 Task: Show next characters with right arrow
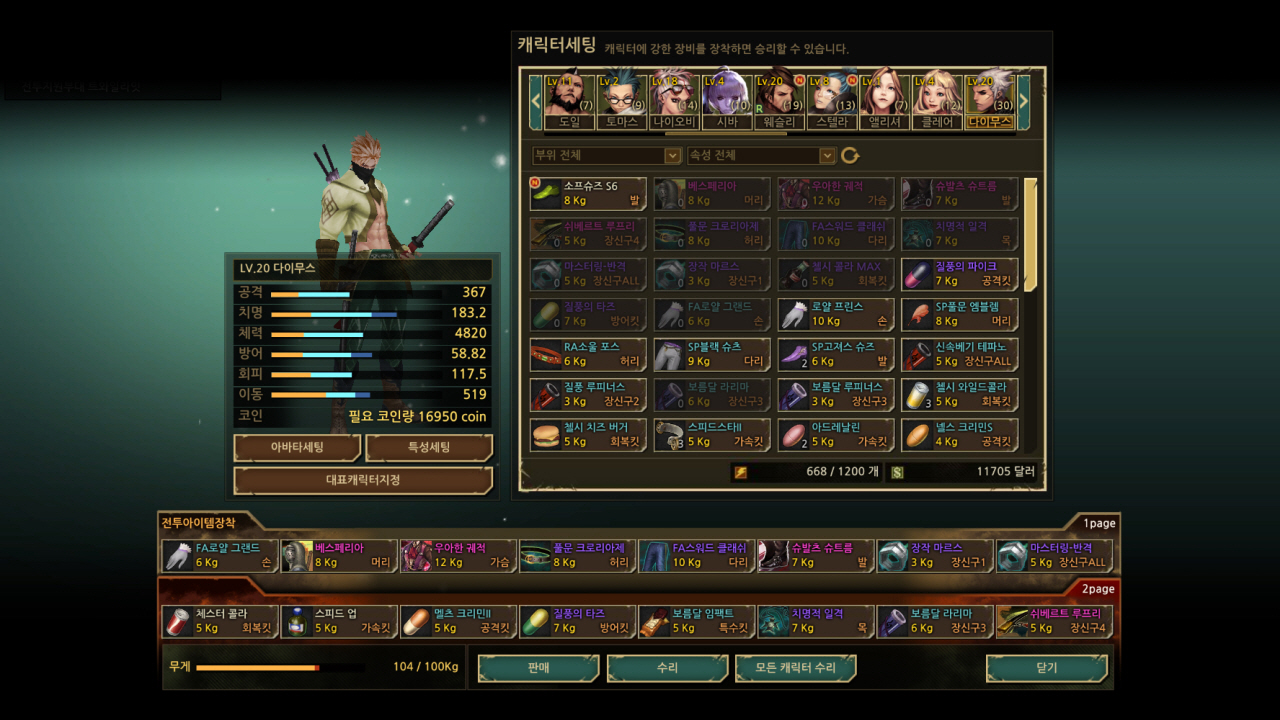click(x=1023, y=101)
